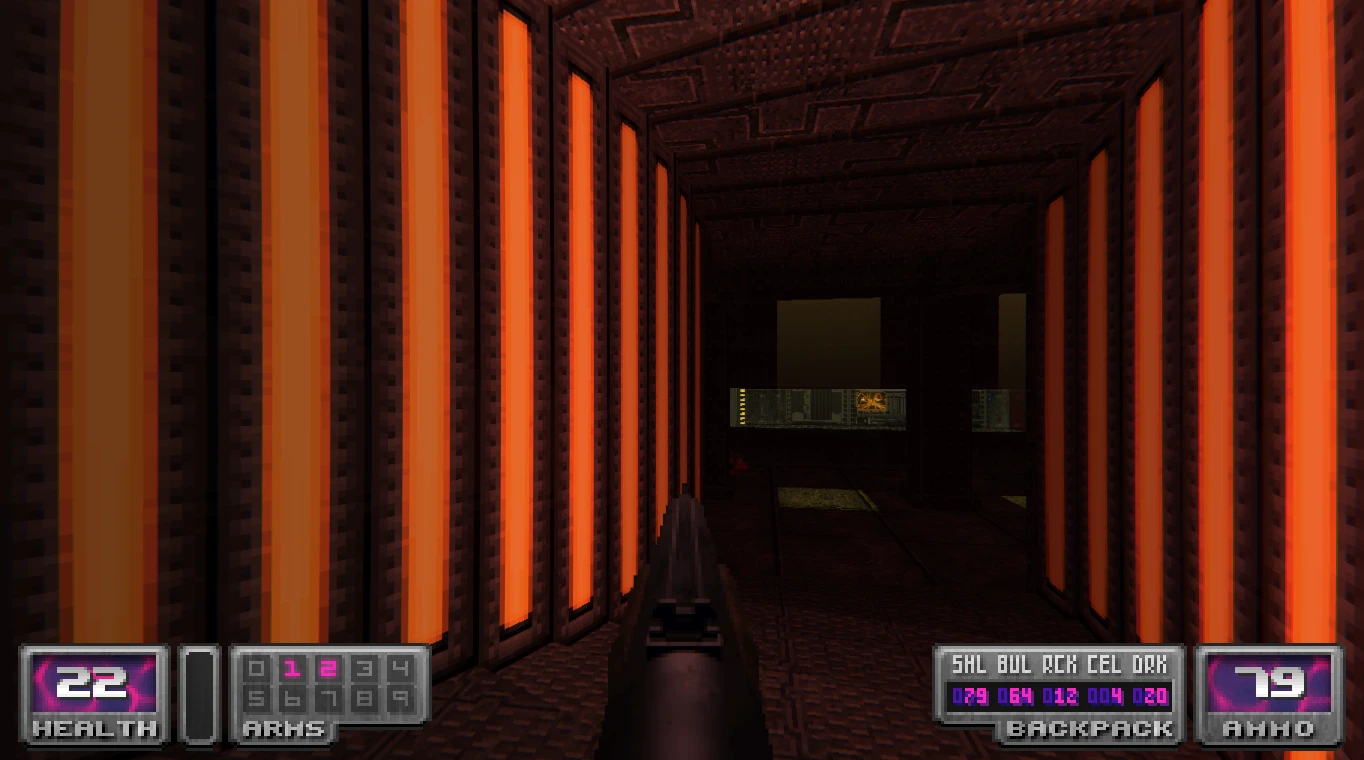Toggle weapon slot 0 on the ARMS panel
This screenshot has height=760, width=1364.
pos(256,667)
